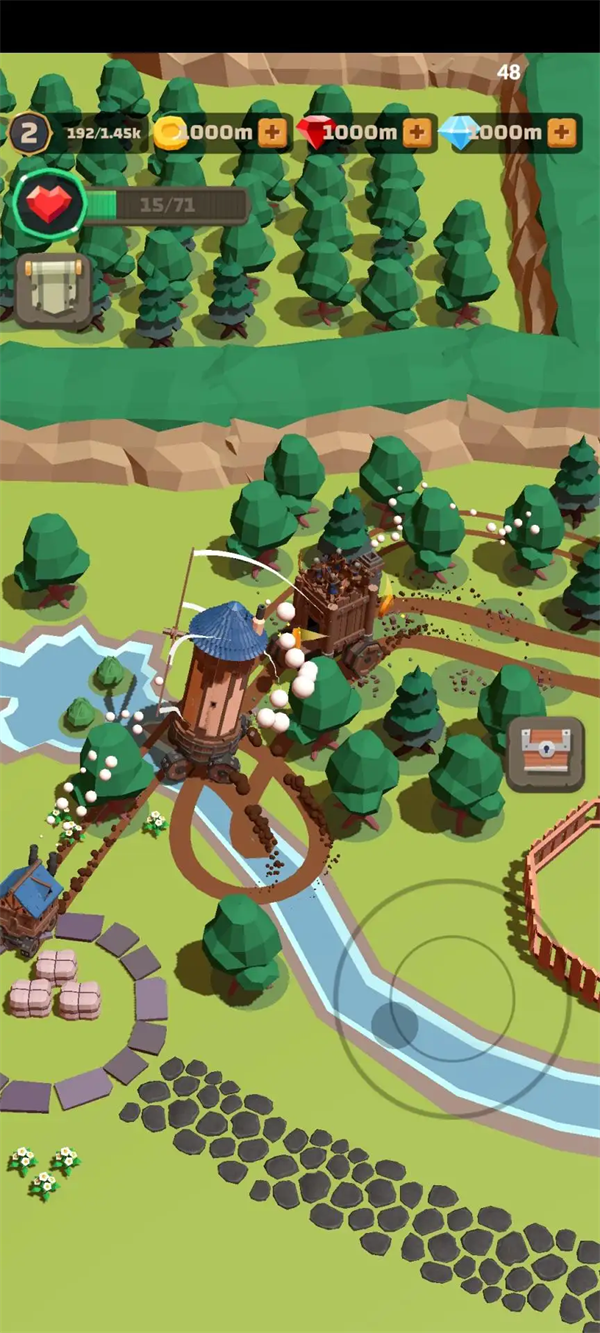
Task: Tap the plus next to blue diamonds
Action: coord(562,132)
